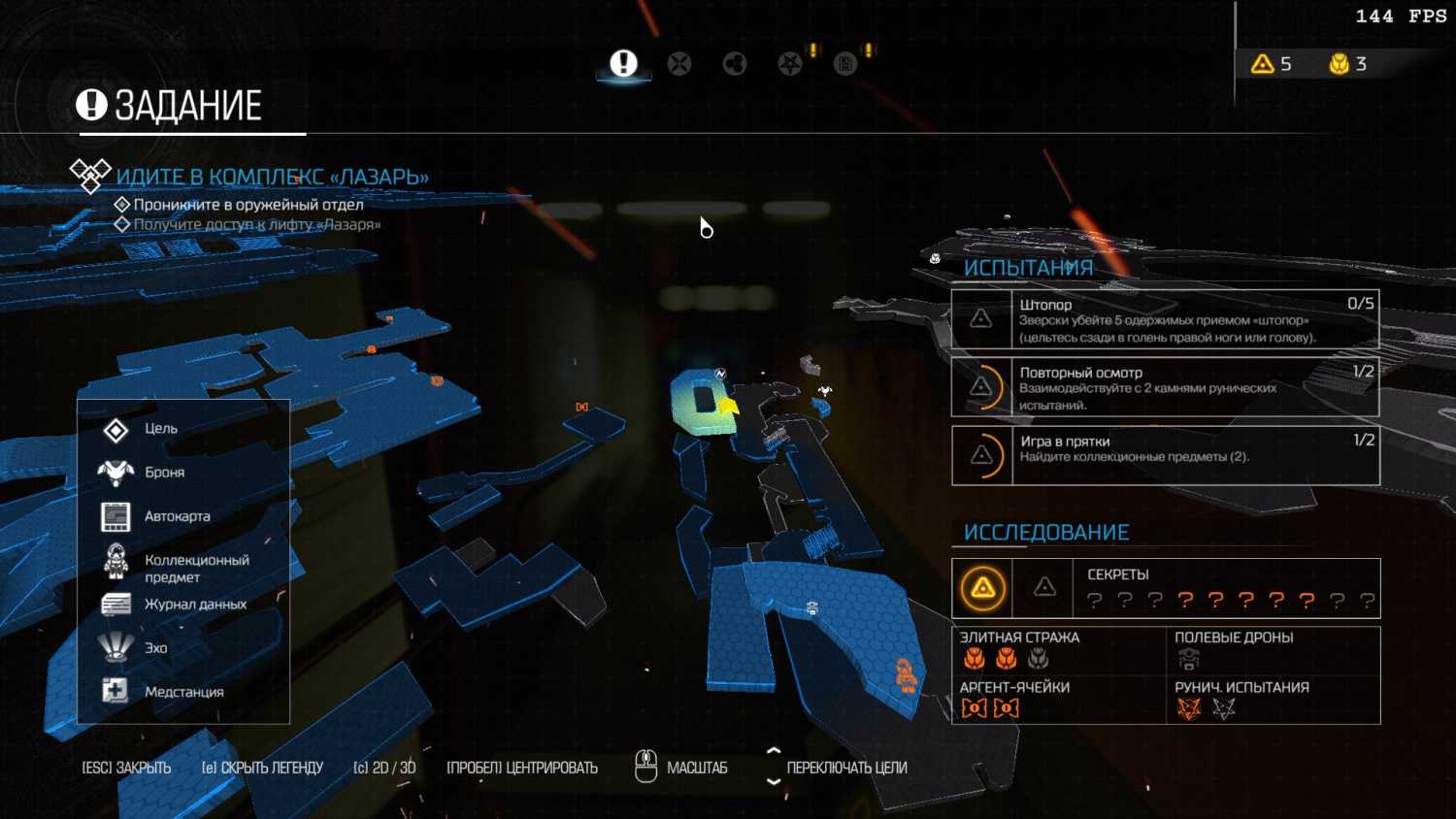Click «Журнал данных» in the legend
This screenshot has width=1456, height=819.
click(x=194, y=605)
